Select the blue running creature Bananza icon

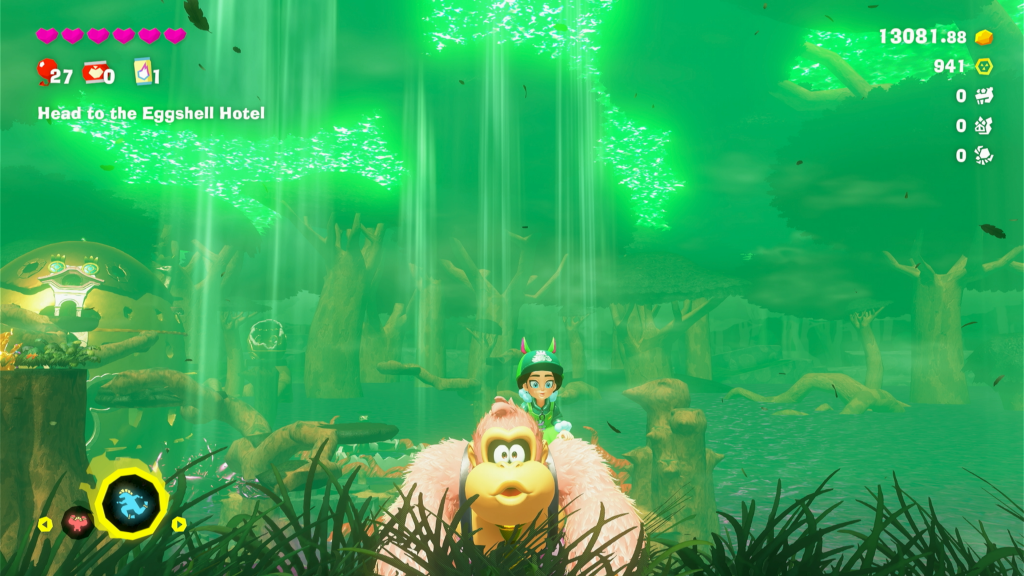(x=132, y=497)
